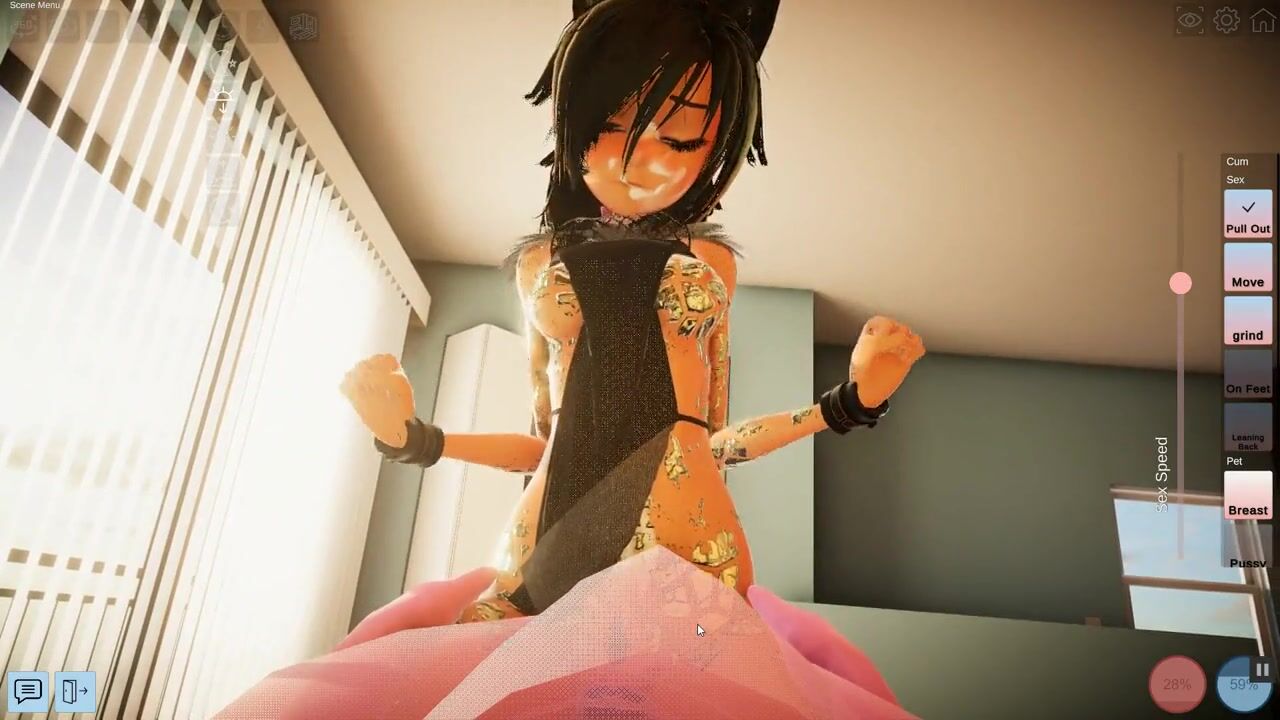This screenshot has width=1280, height=720.
Task: Open the chat speech bubble button
Action: (28, 690)
